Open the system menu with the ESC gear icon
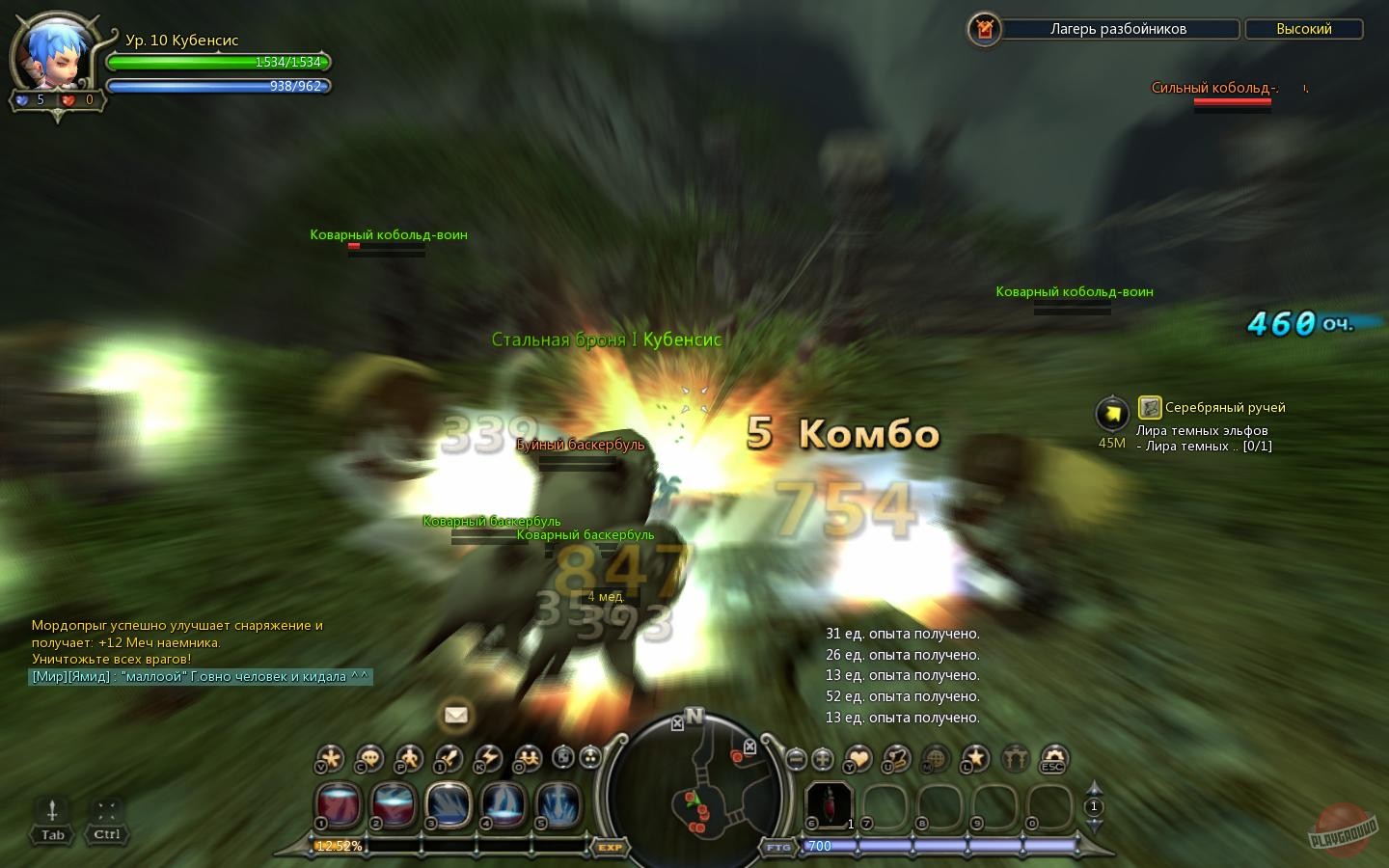 [x=1050, y=760]
